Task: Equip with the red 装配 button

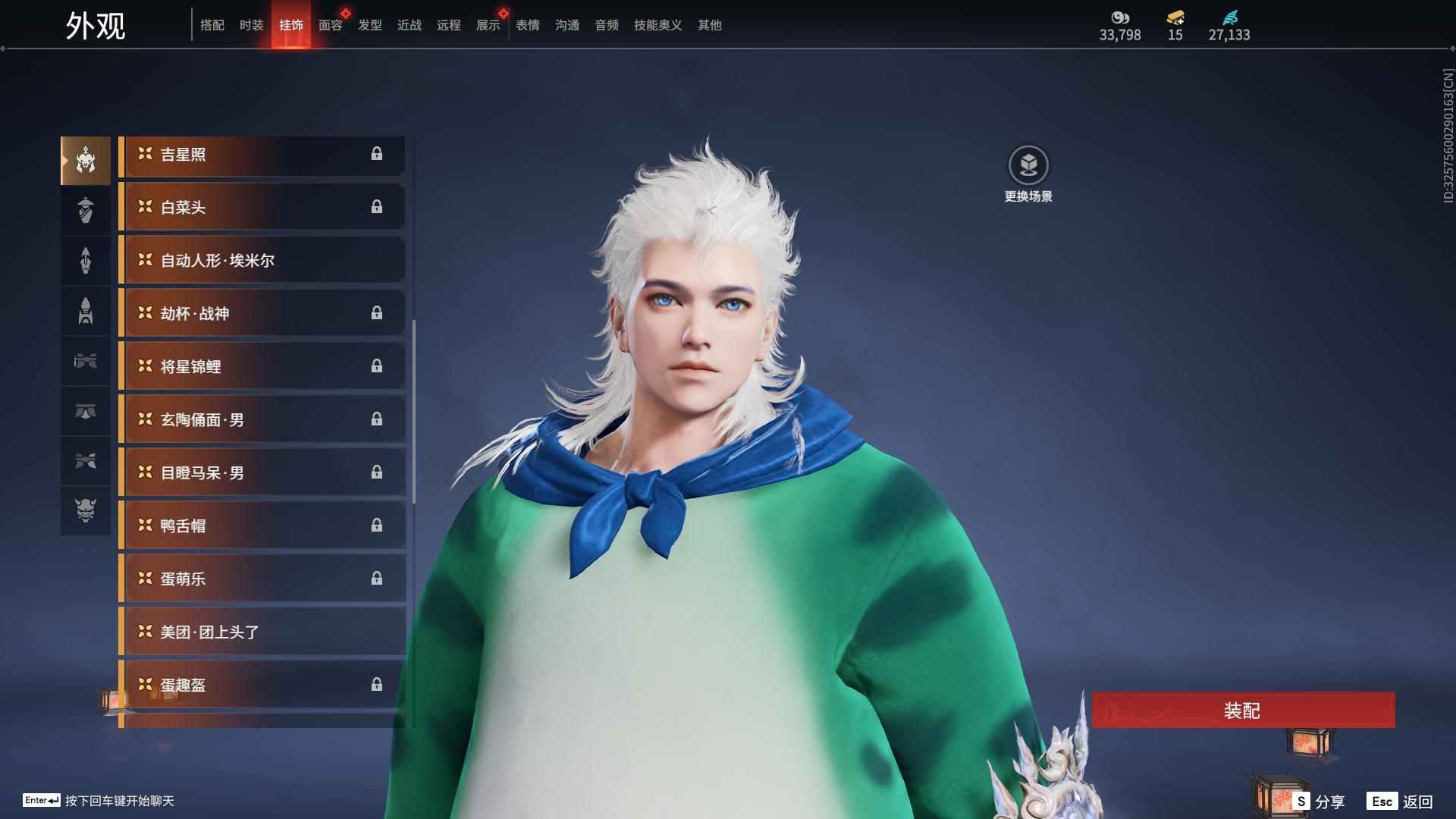Action: pos(1243,710)
